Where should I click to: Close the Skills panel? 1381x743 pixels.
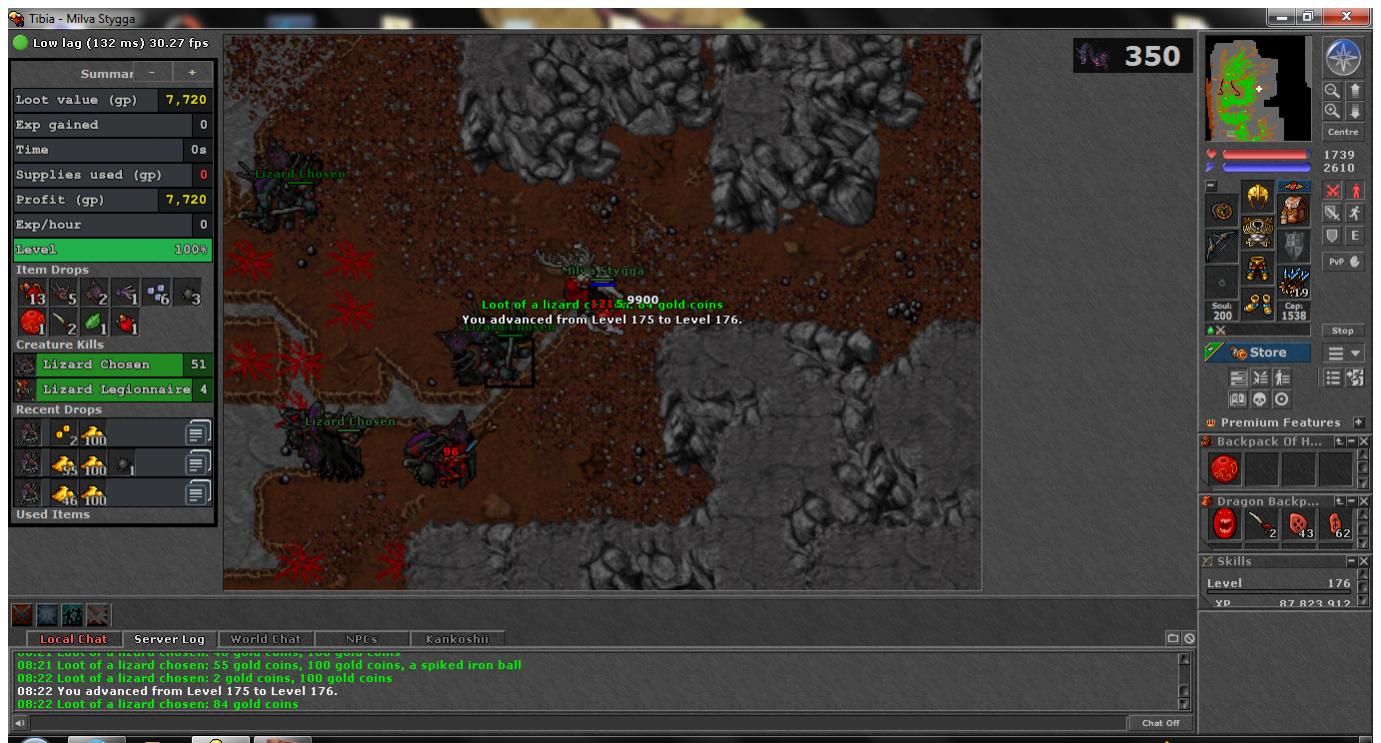click(1365, 561)
